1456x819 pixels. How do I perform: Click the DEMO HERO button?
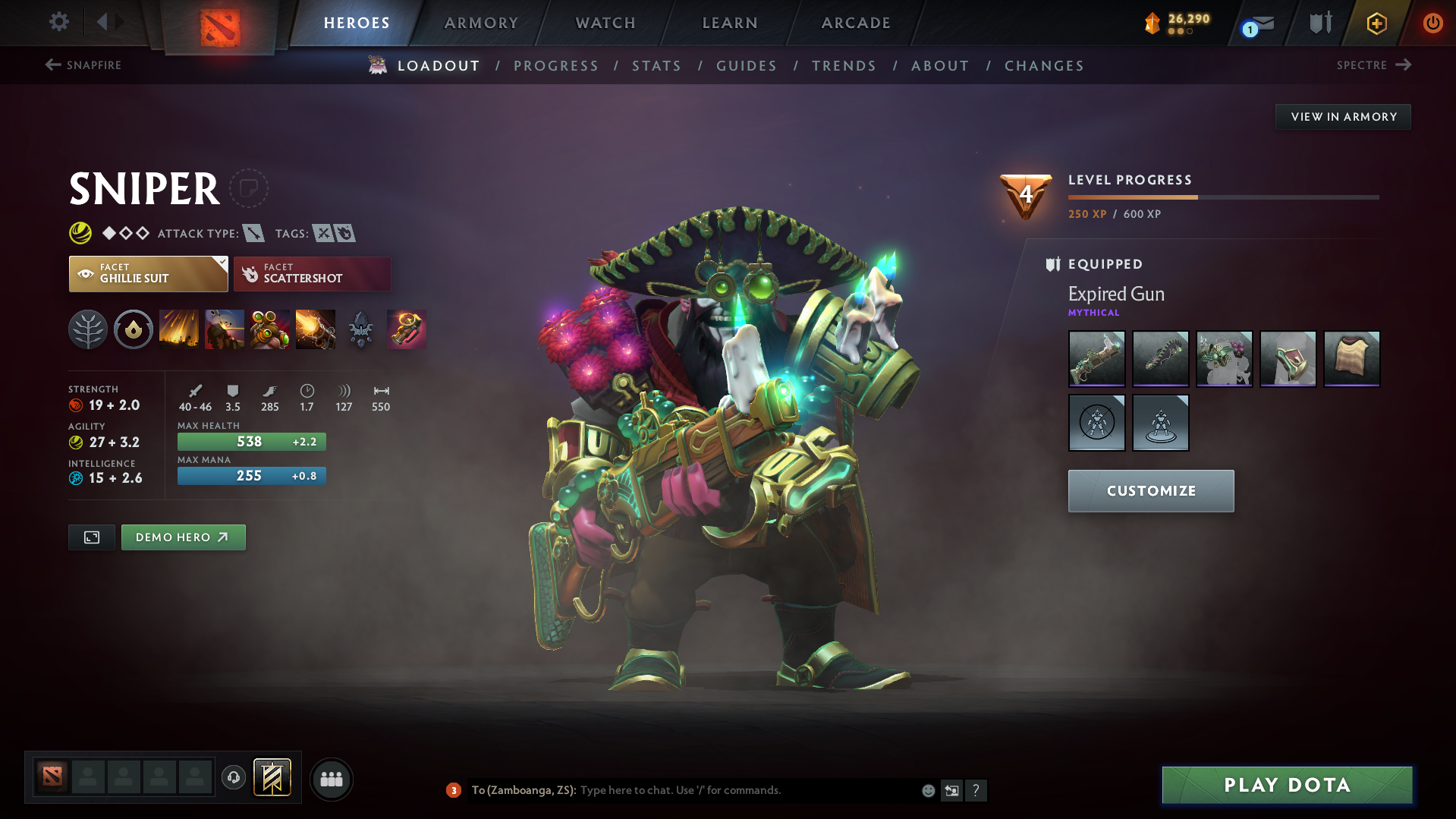tap(183, 537)
